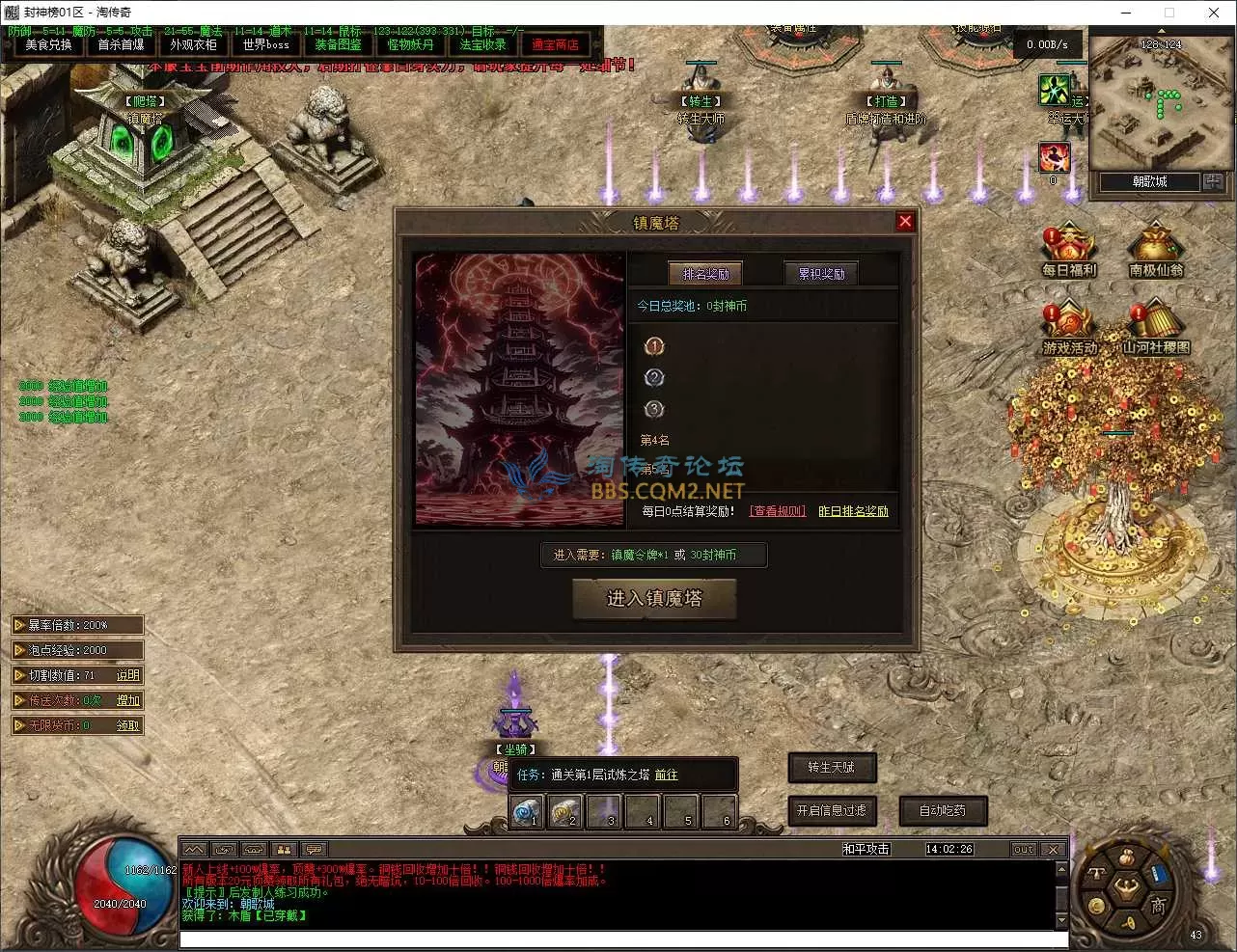1237x952 pixels.
Task: Click the 每日福利 icon
Action: (x=1068, y=251)
